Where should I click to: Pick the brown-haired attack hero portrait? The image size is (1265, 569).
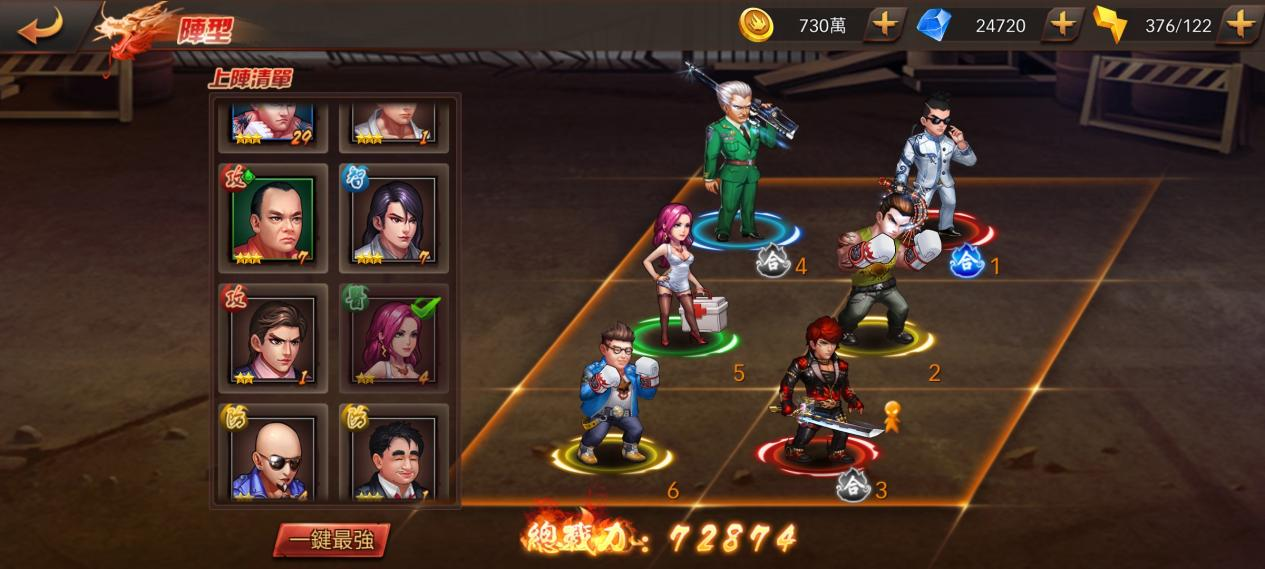coord(273,339)
